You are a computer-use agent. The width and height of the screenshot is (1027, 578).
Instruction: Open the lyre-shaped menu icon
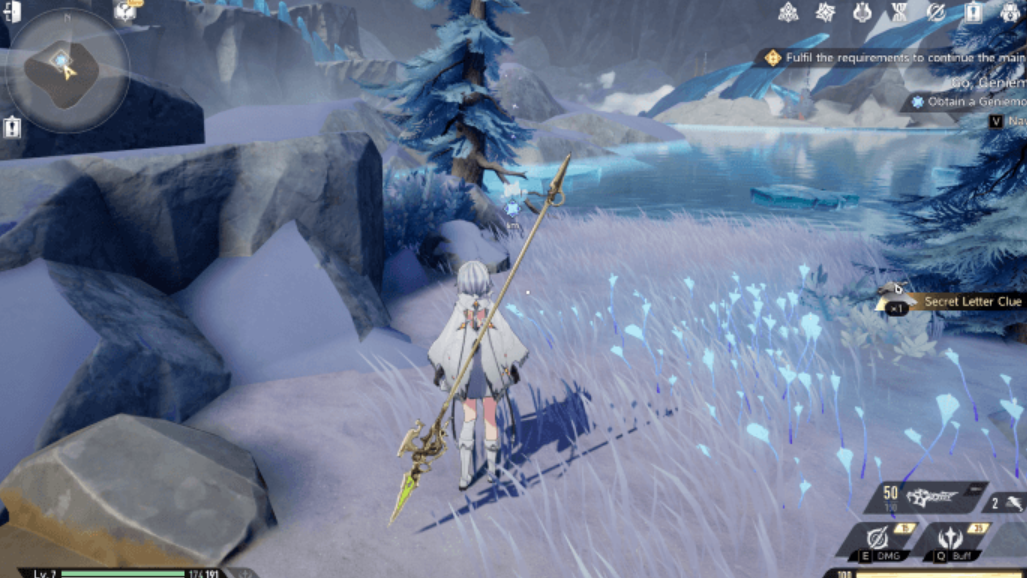(x=862, y=13)
